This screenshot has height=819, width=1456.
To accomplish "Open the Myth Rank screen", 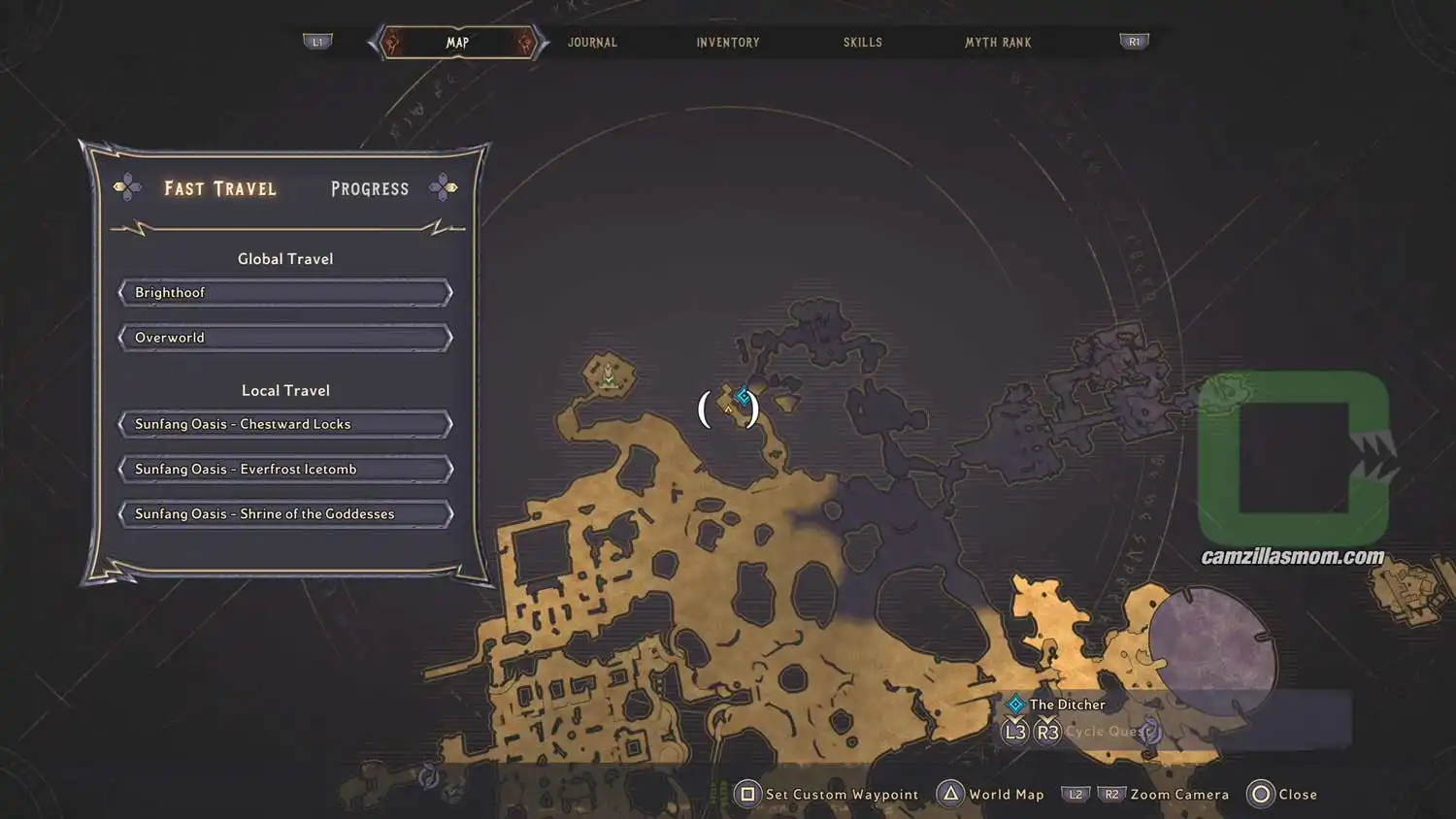I will coord(998,42).
